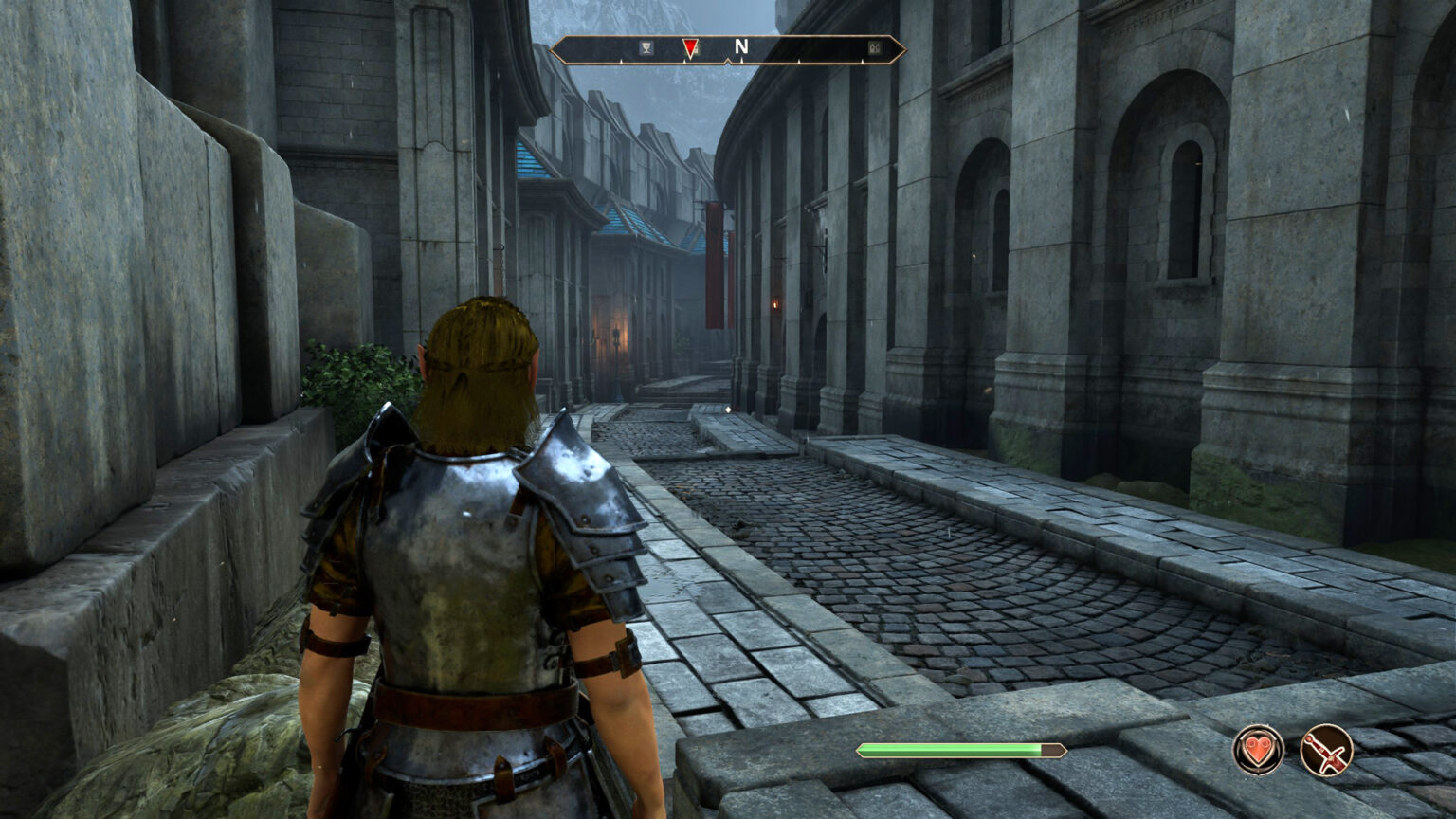Click the N north indicator on the compass
1456x819 pixels.
pos(741,45)
